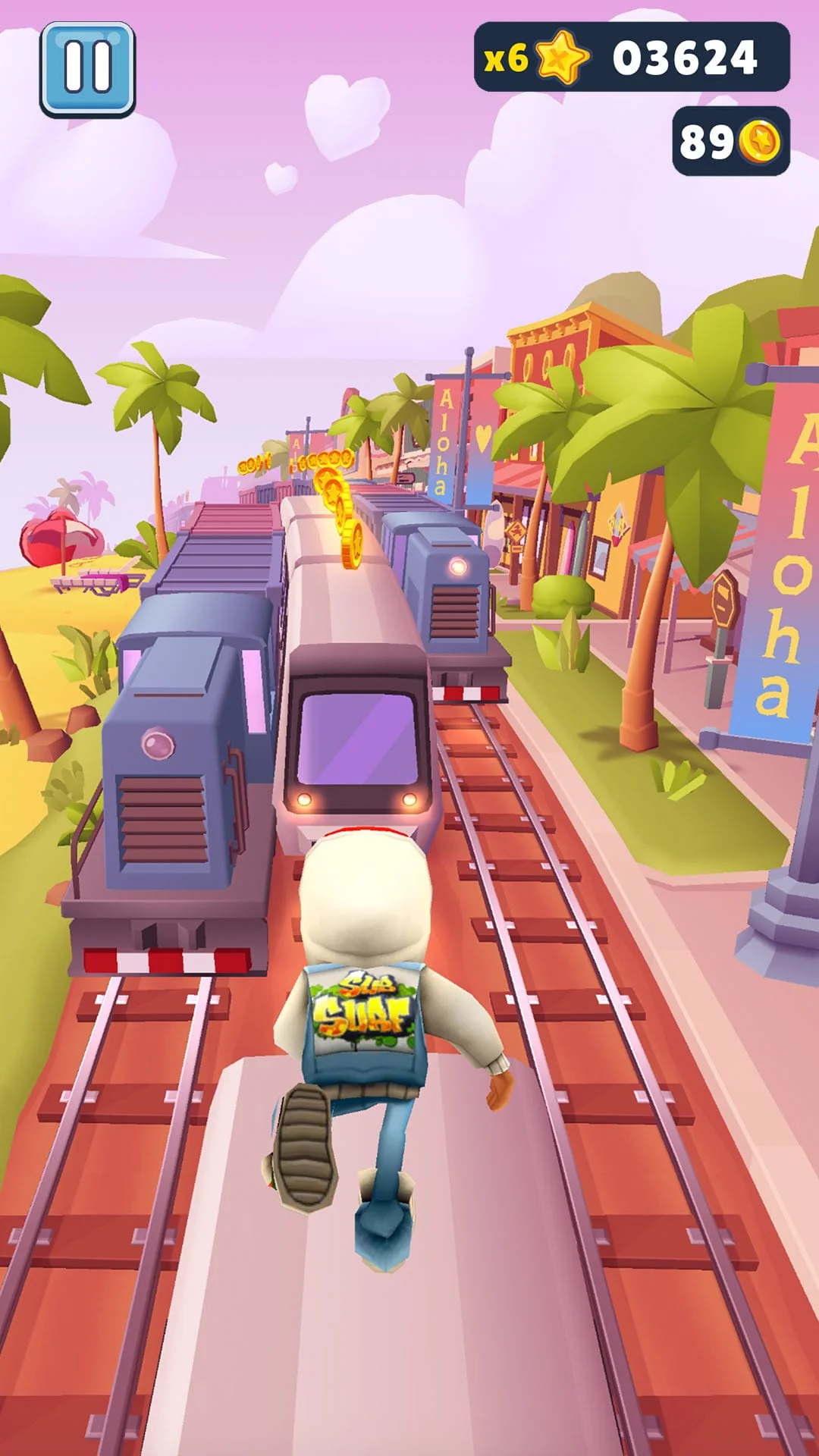Pause the game with the pause button
Viewport: 819px width, 1456px height.
[x=88, y=69]
